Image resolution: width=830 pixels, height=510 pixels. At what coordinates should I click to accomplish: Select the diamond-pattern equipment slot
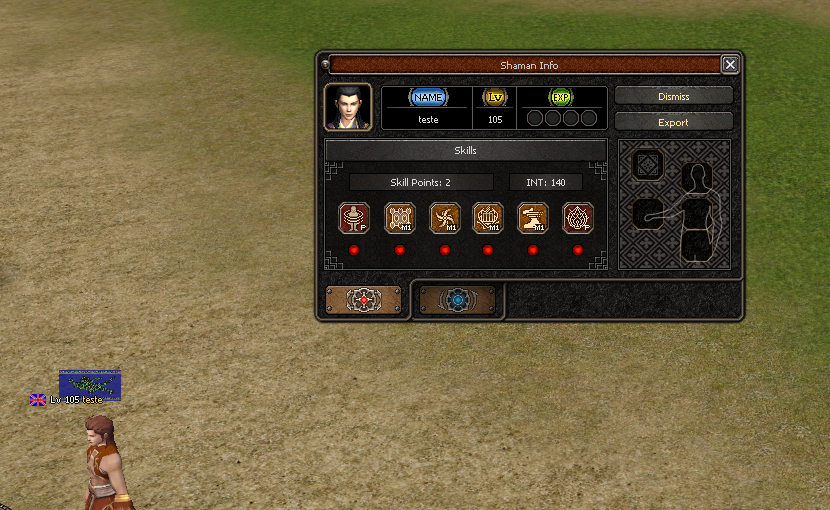648,165
